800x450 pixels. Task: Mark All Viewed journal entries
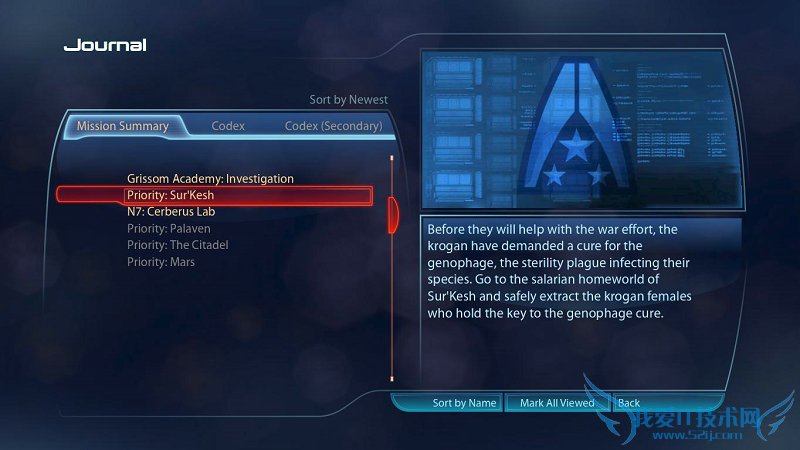pos(557,403)
